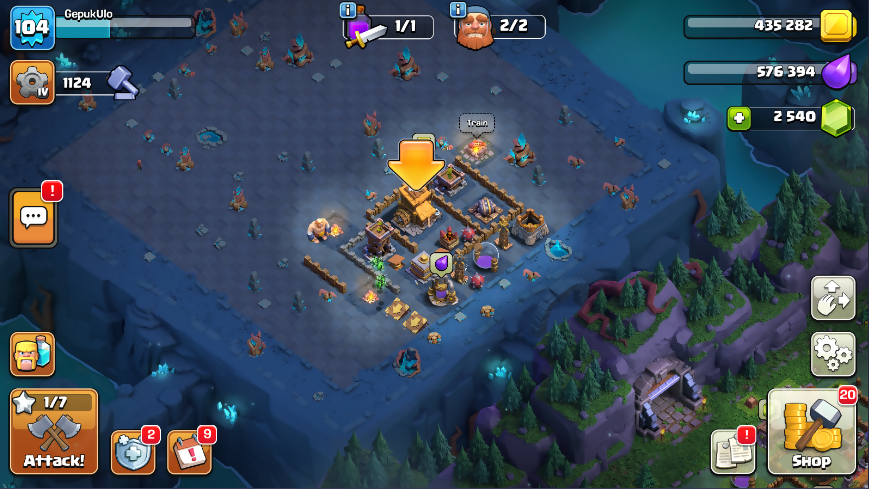The height and width of the screenshot is (489, 869).
Task: Open the Shop
Action: 810,432
